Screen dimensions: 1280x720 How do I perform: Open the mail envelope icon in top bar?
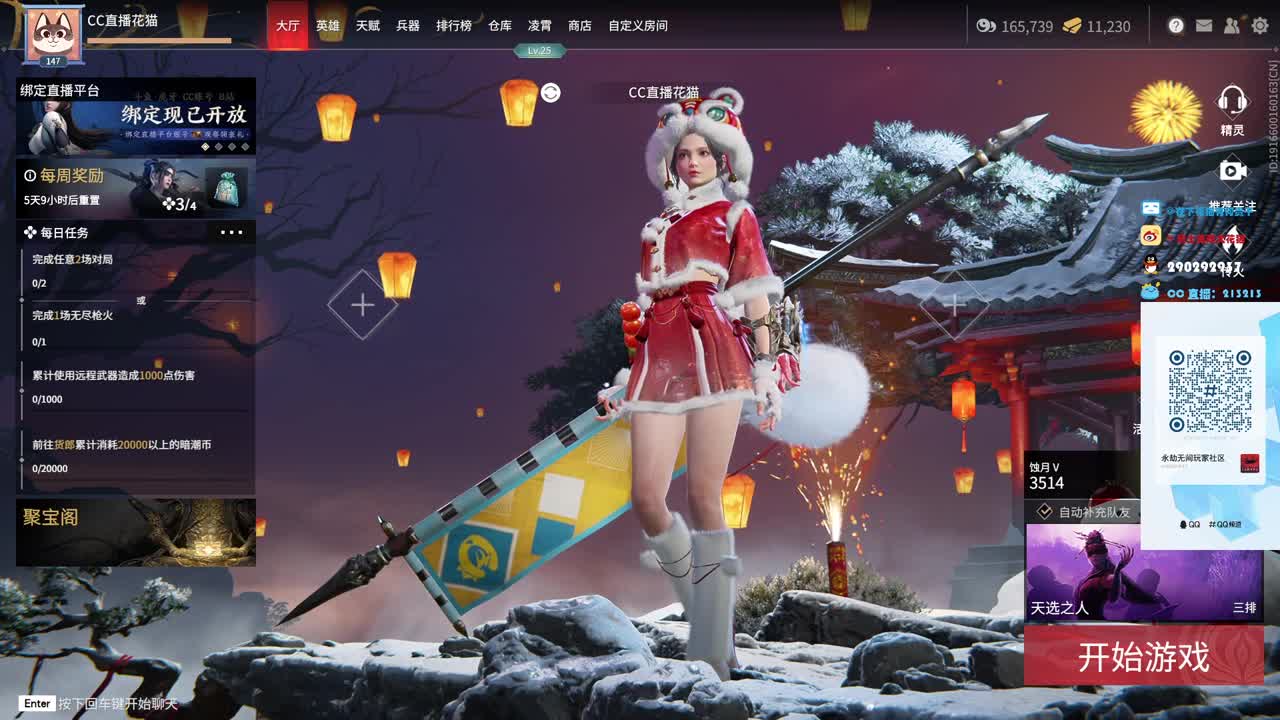(x=1203, y=24)
